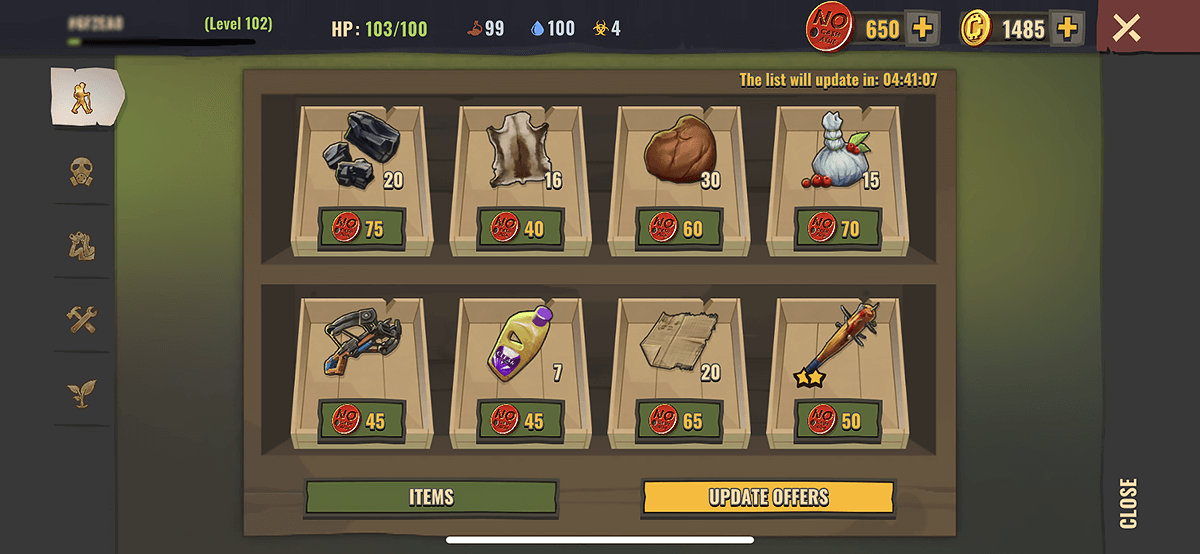
Task: Buy the brown leather piece for 60
Action: pos(679,229)
